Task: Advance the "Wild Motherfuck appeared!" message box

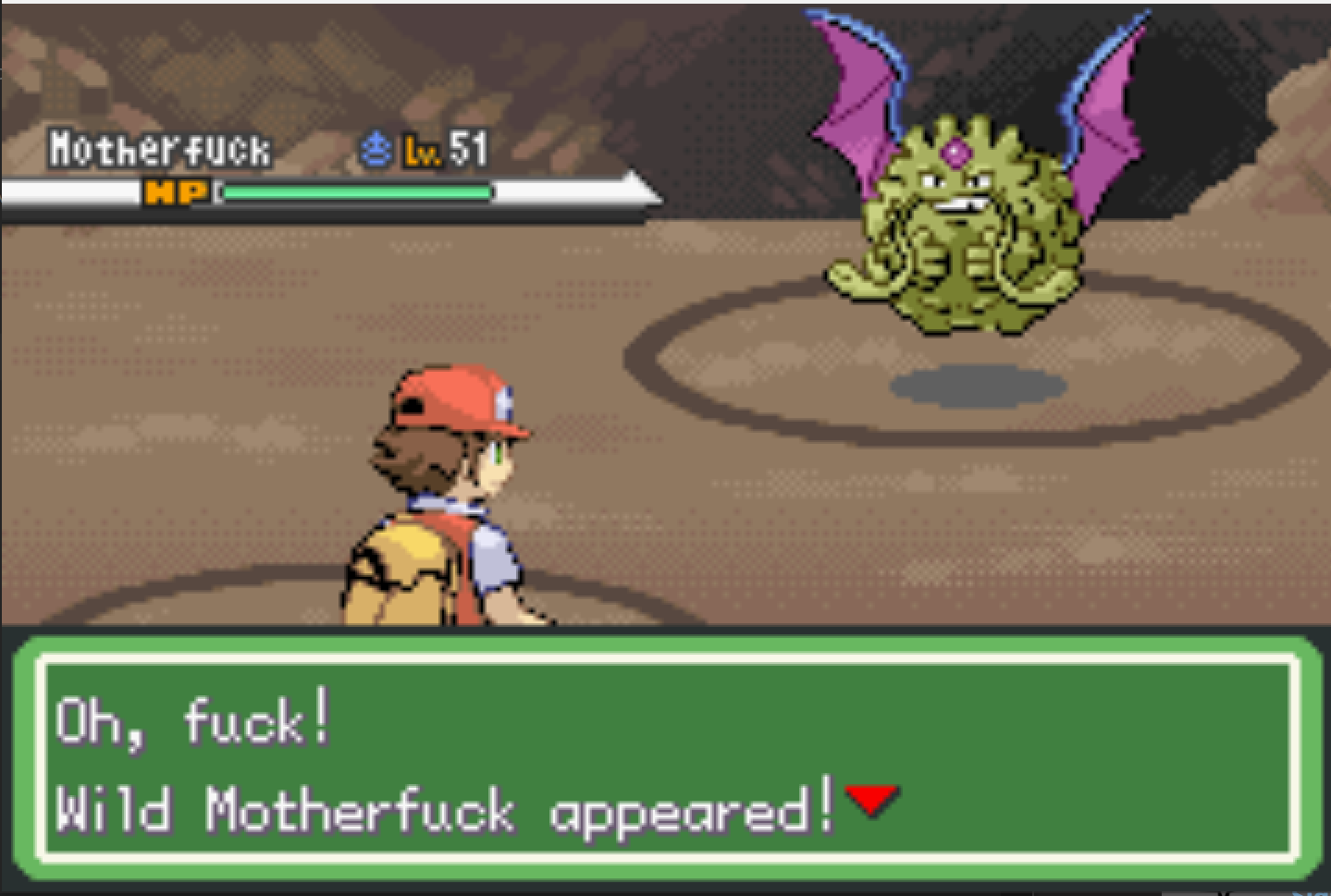Action: 666,756
